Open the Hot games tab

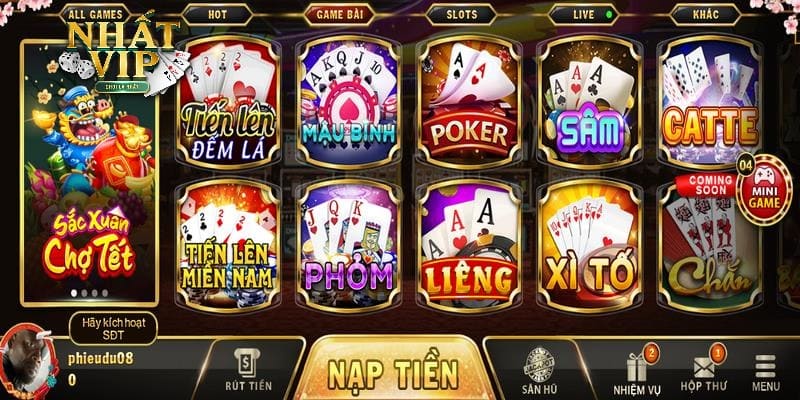[217, 14]
